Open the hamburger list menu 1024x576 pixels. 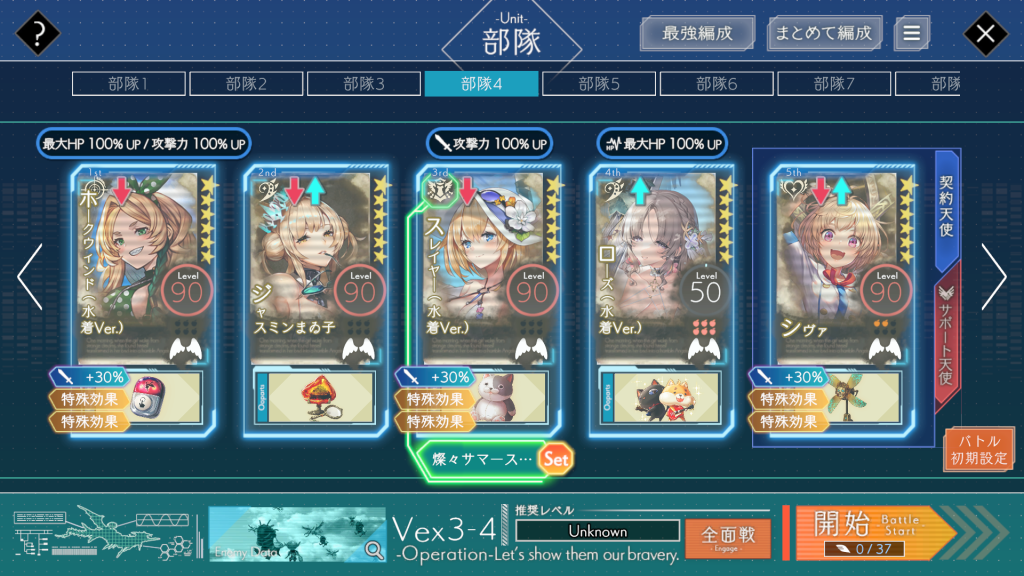tap(911, 33)
